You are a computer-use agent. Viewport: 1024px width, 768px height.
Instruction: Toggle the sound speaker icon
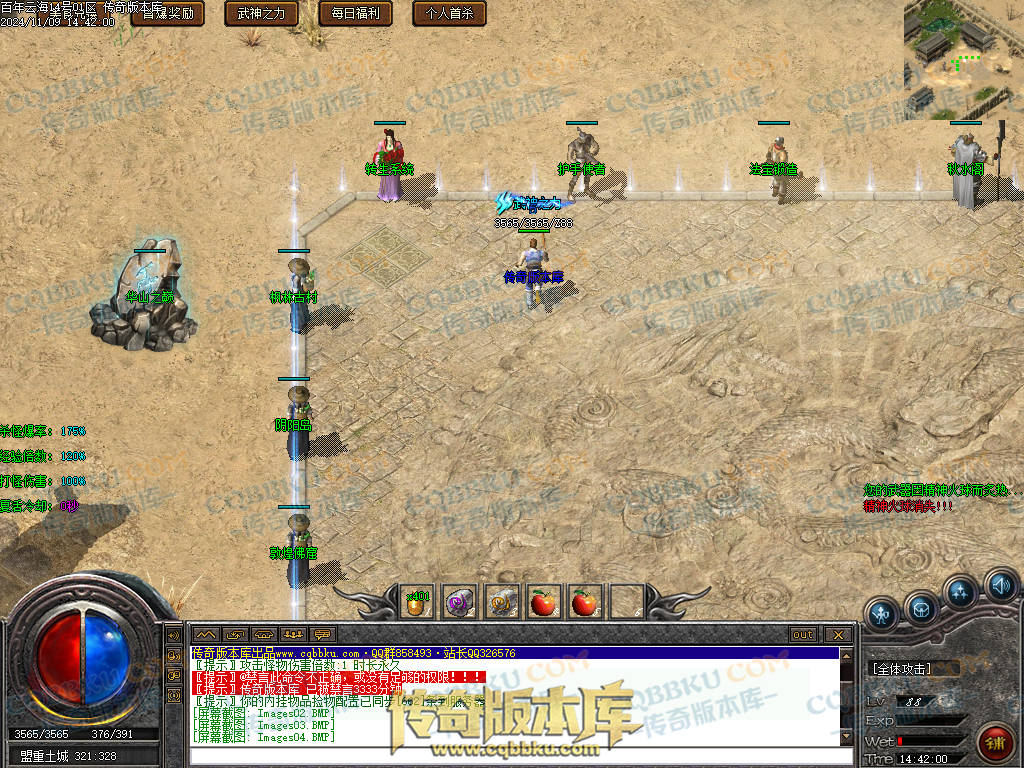1000,584
